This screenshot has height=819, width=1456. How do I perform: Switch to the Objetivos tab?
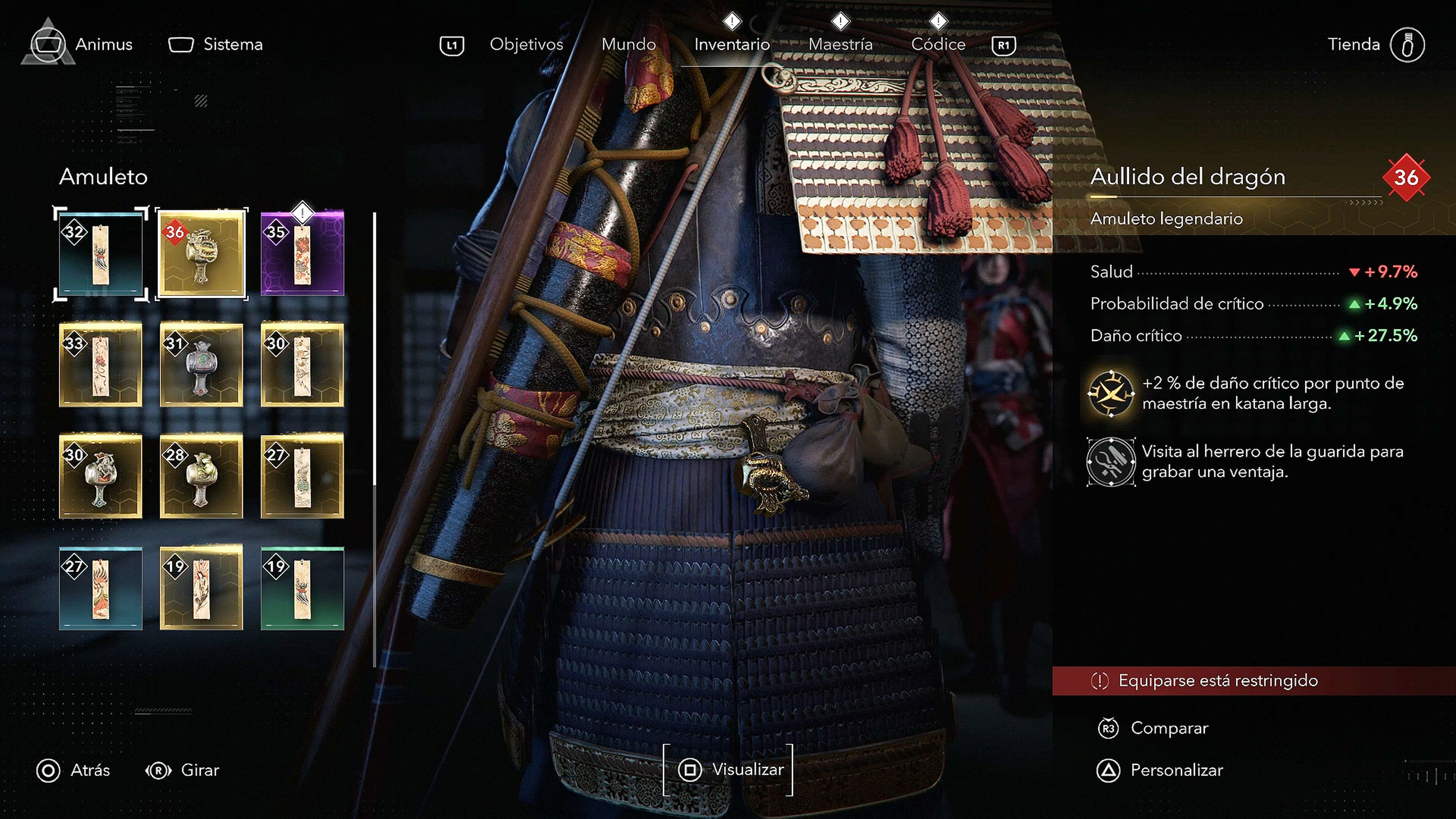pyautogui.click(x=526, y=44)
